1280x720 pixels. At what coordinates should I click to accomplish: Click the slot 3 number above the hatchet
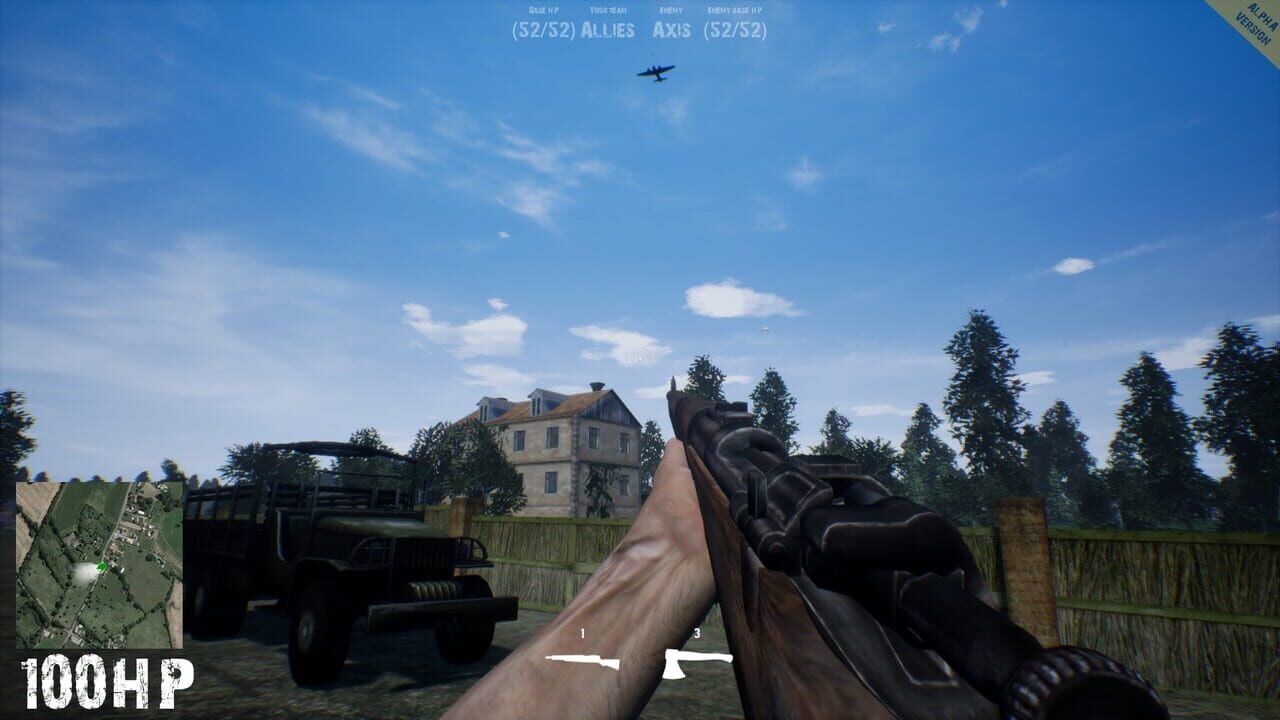point(696,632)
